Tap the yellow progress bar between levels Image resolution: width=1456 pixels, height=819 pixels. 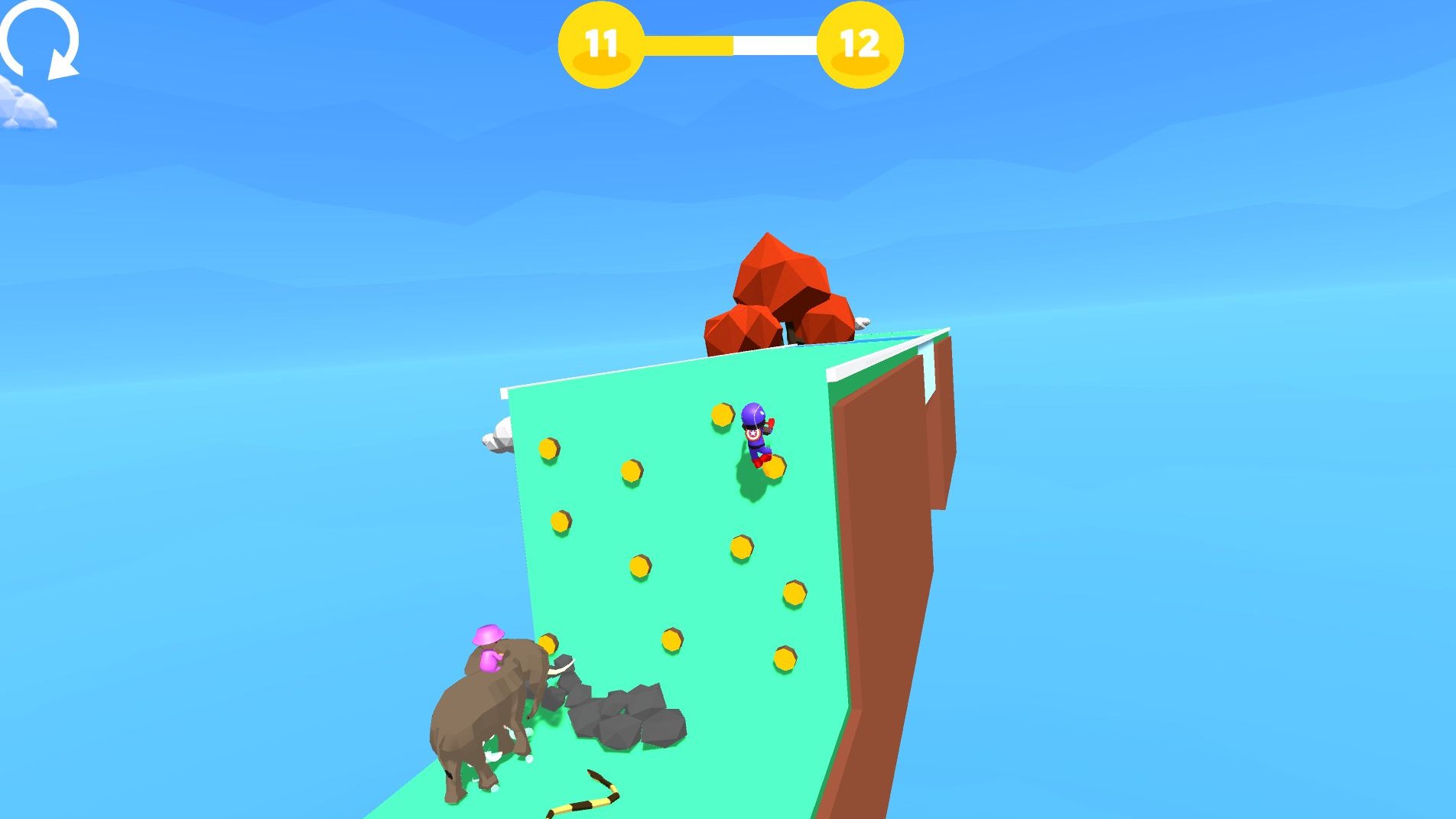pos(688,46)
